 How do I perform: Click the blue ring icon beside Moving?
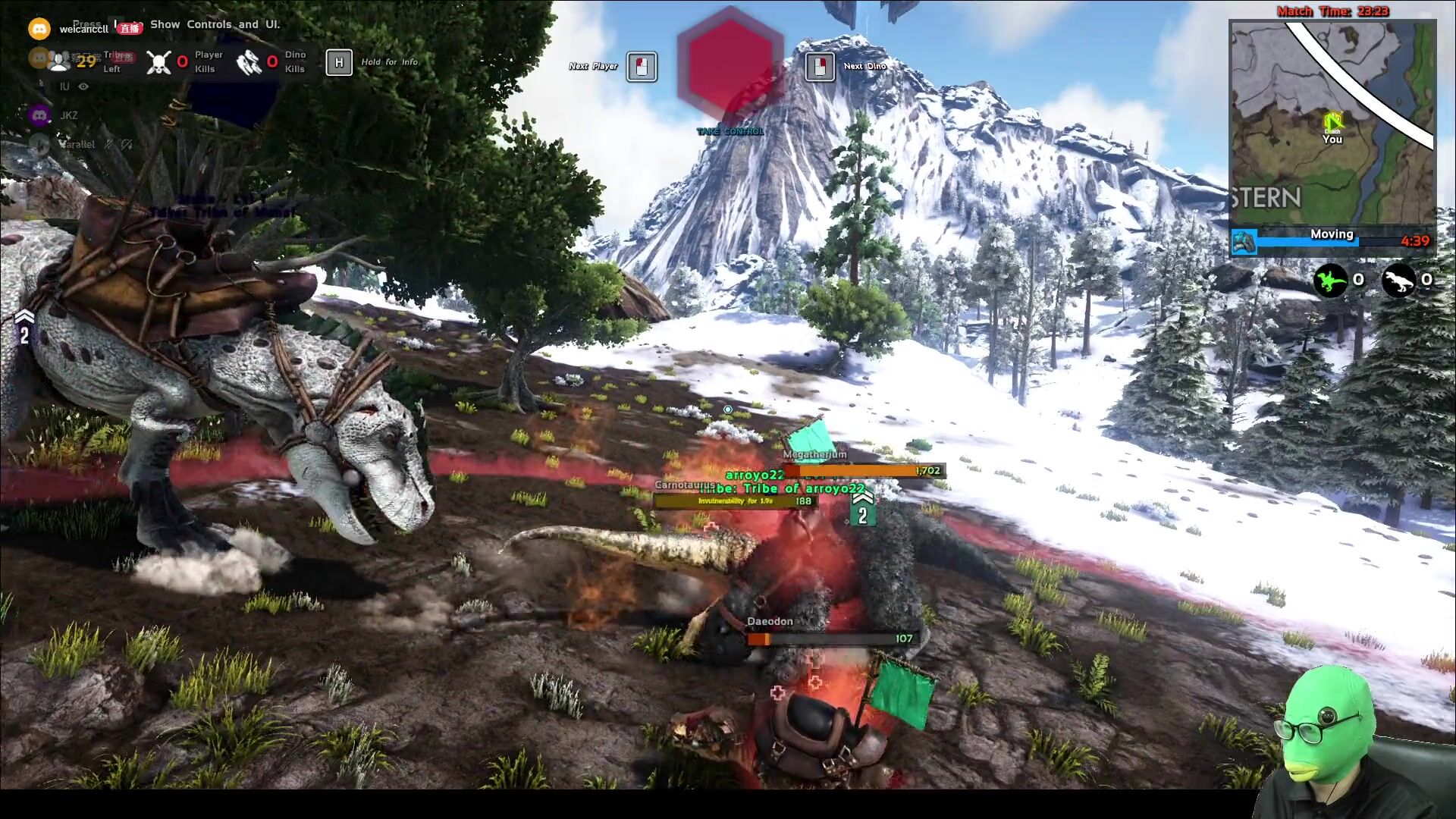tap(1244, 242)
